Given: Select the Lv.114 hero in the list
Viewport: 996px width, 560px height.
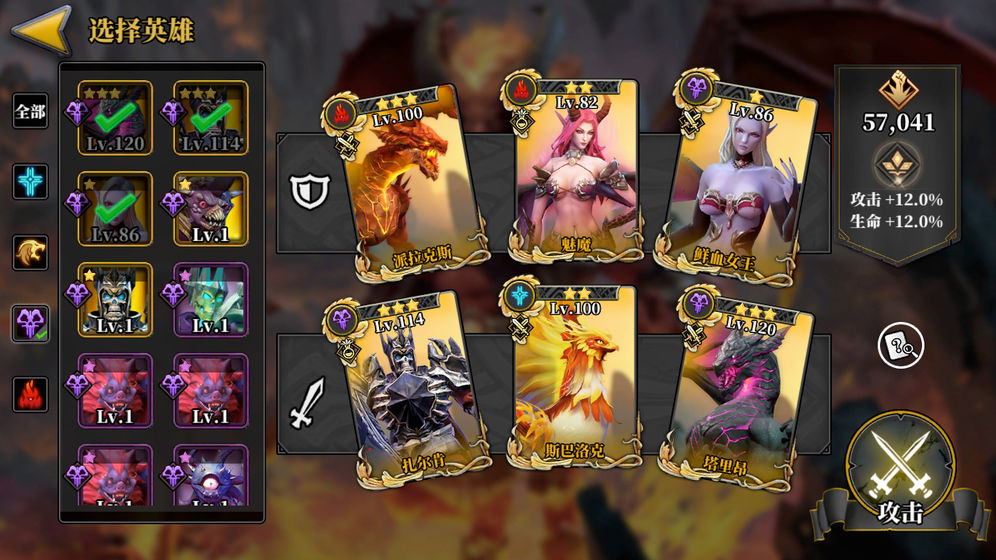Looking at the screenshot, I should (x=210, y=118).
